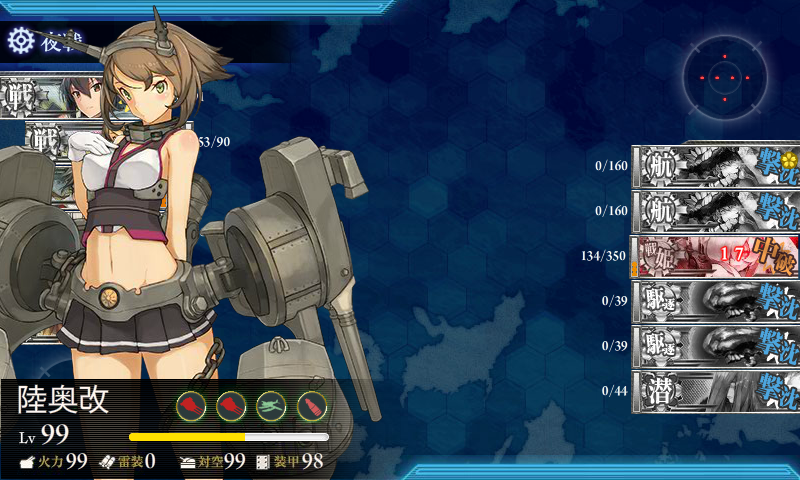
Task: Open the circular radar formation display
Action: pos(727,75)
